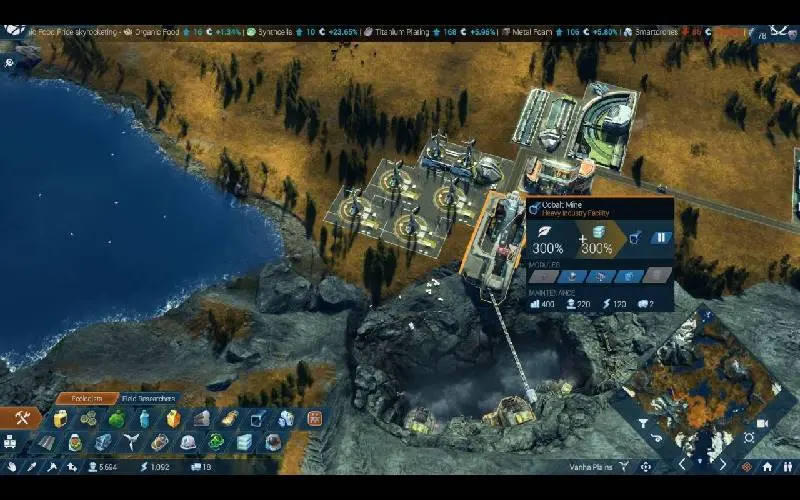Click the home icon in bottom bar
This screenshot has height=500, width=800.
[x=767, y=466]
